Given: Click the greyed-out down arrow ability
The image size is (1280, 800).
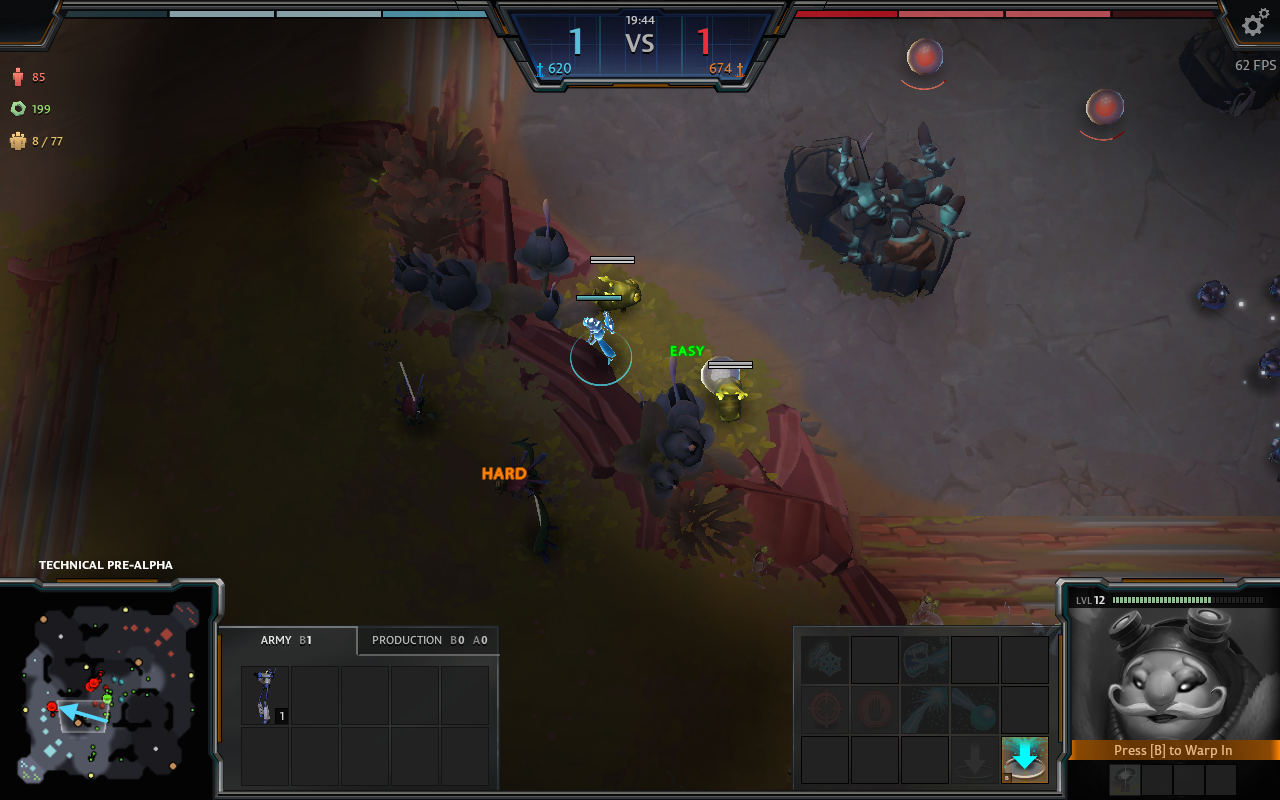Looking at the screenshot, I should click(x=975, y=759).
